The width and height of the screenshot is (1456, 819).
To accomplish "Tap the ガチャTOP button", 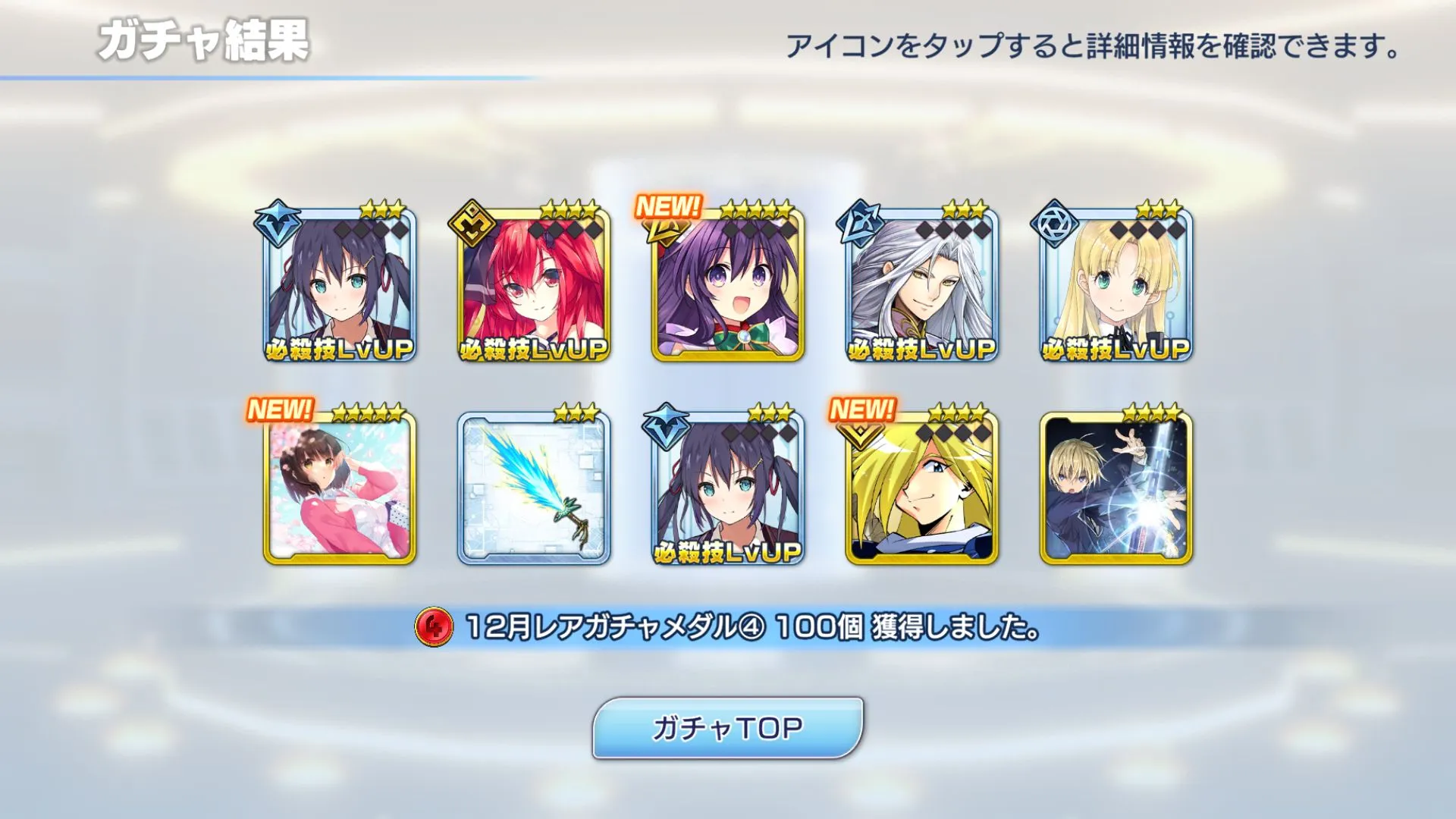I will pyautogui.click(x=727, y=728).
